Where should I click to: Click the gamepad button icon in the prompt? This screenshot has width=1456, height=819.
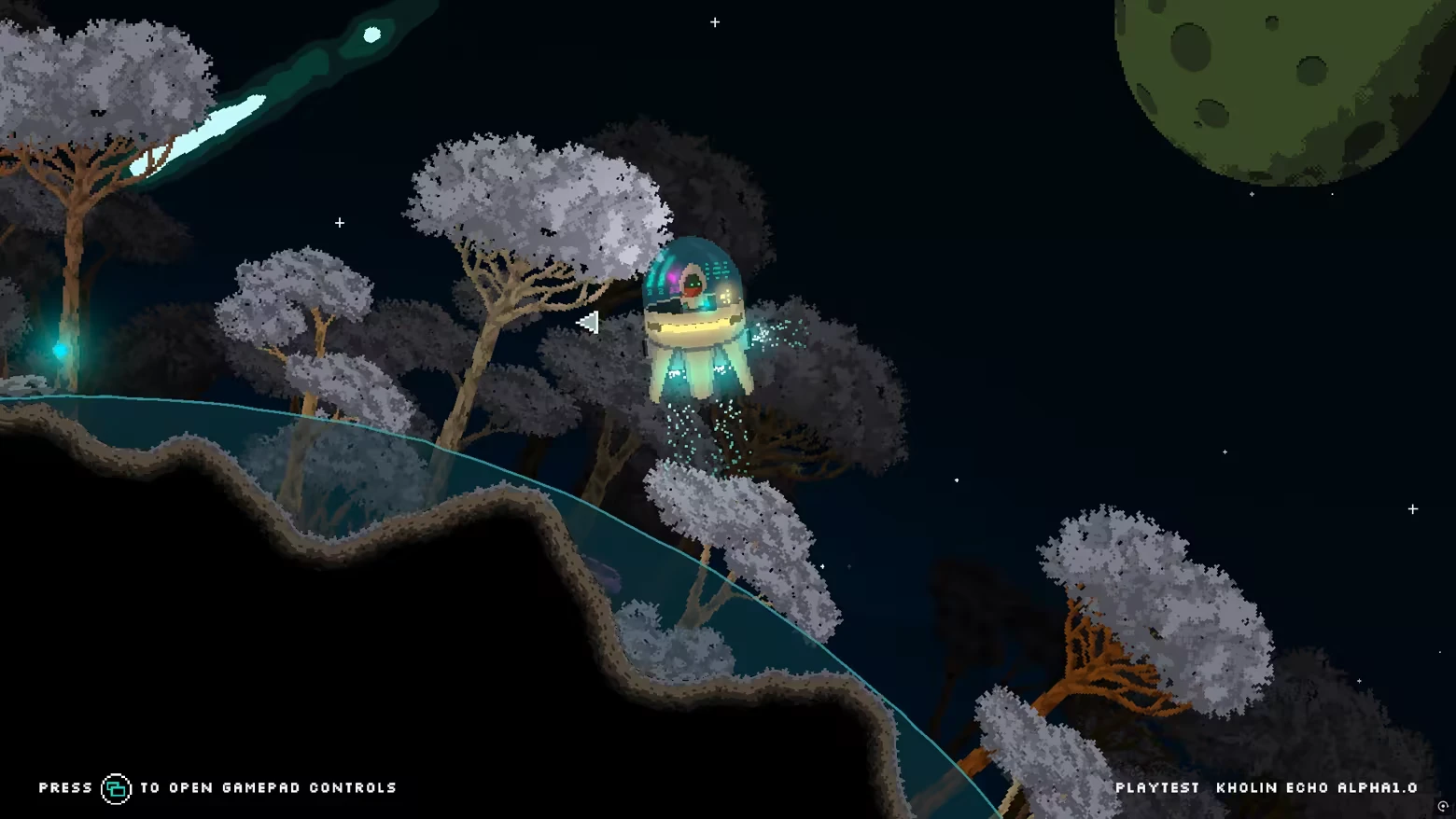(114, 787)
